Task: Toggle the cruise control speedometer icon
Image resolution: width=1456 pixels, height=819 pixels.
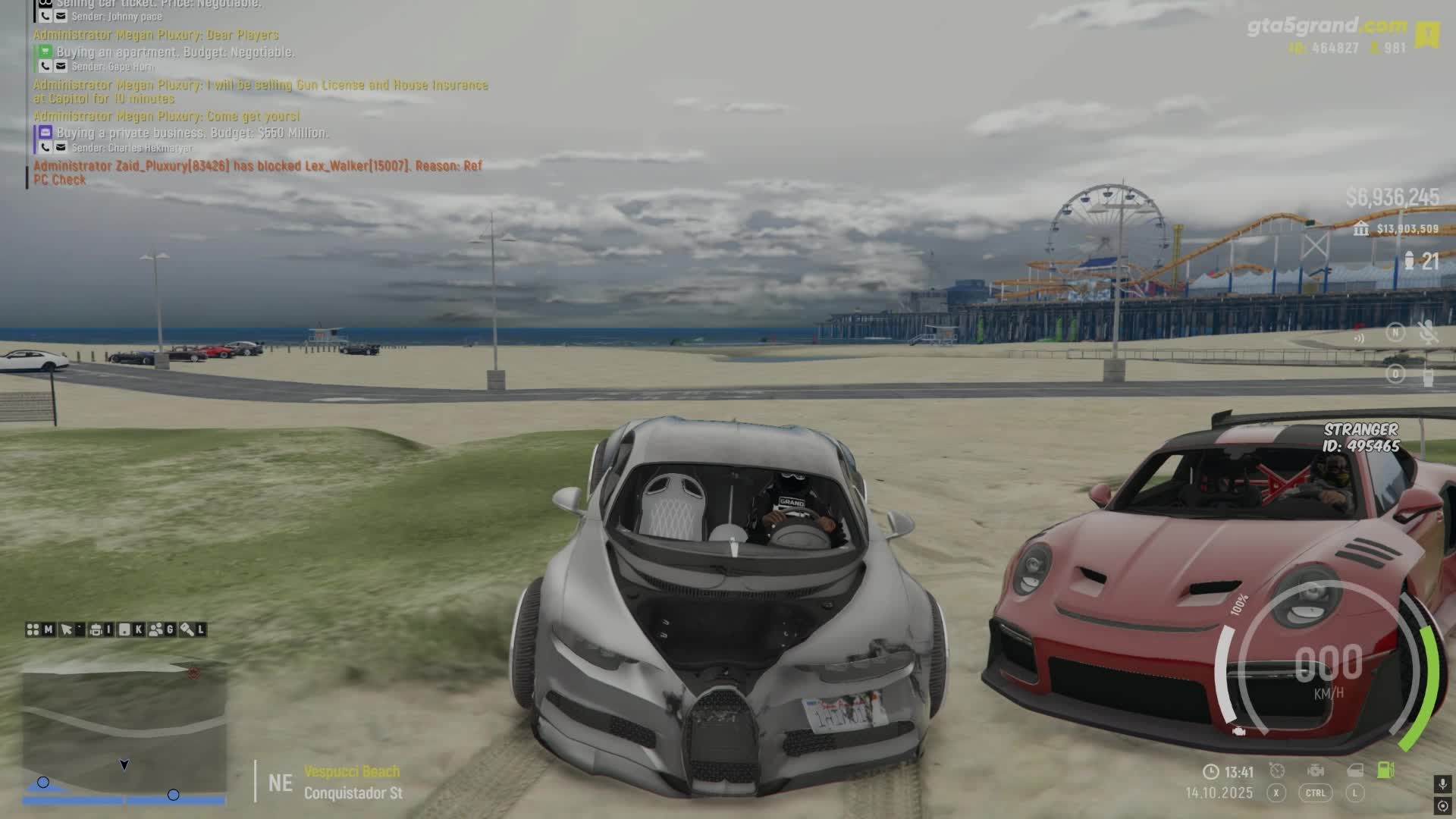Action: pyautogui.click(x=1277, y=770)
